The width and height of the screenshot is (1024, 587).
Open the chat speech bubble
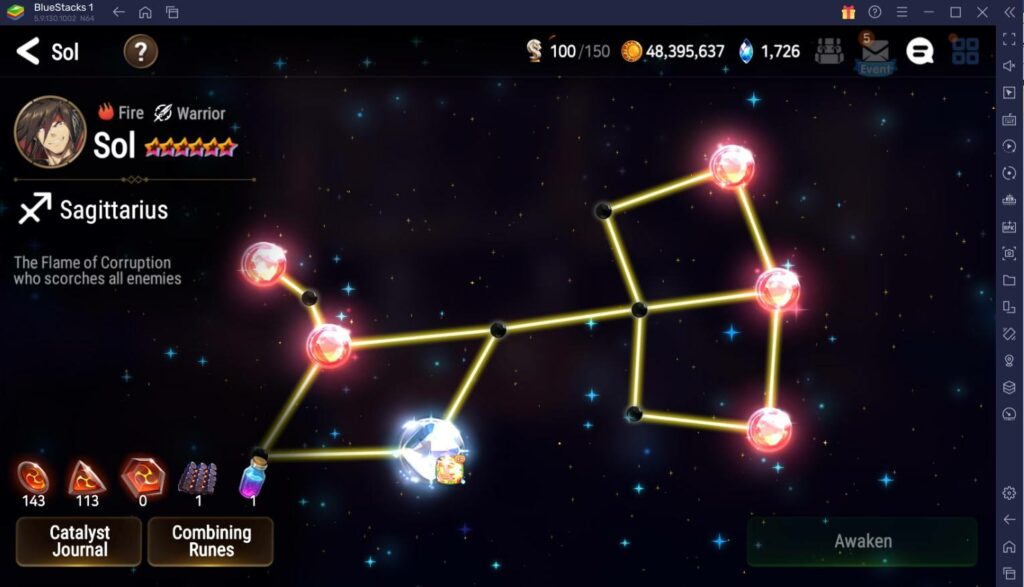(919, 51)
